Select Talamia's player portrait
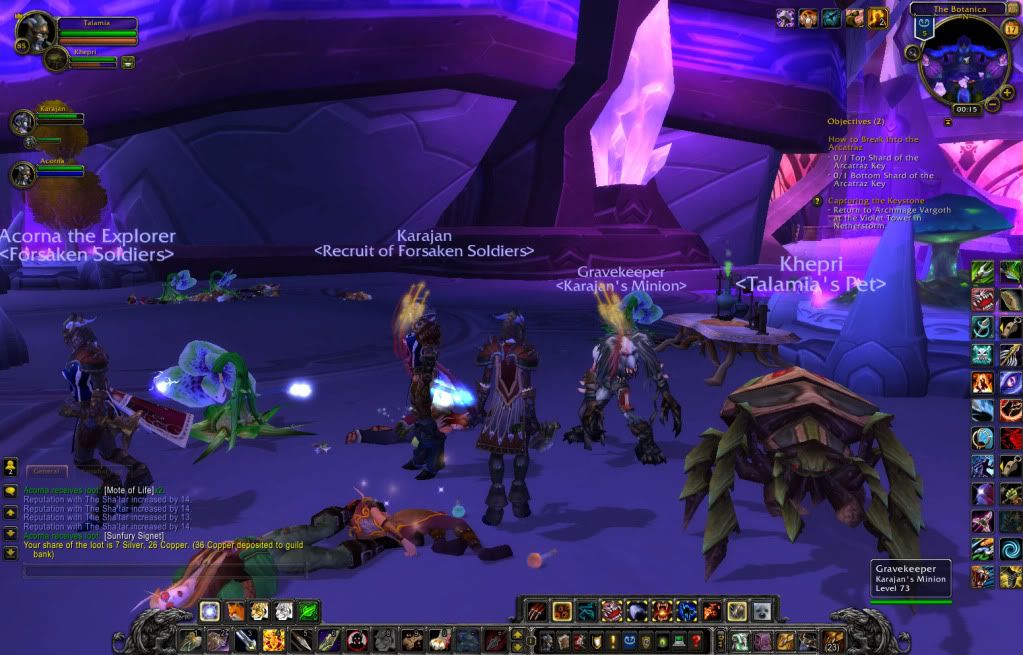Viewport: 1023px width, 655px height. (34, 33)
